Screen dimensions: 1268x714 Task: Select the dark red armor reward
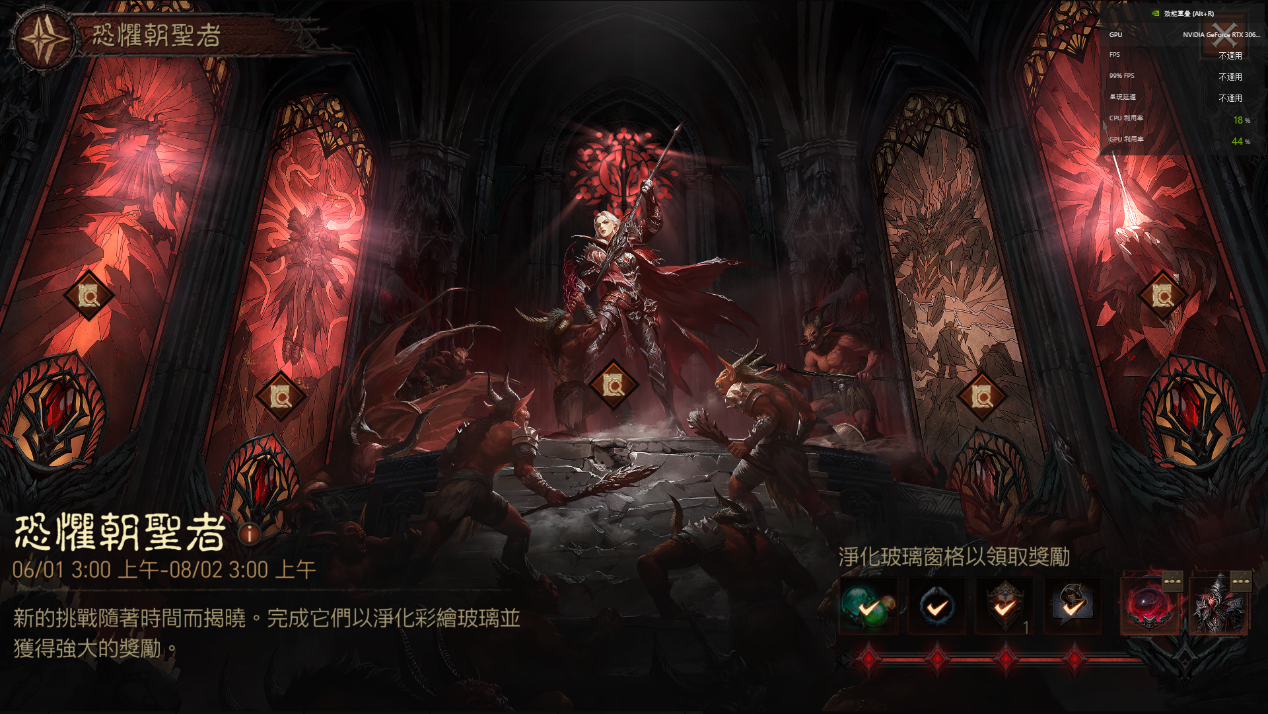(x=1218, y=606)
